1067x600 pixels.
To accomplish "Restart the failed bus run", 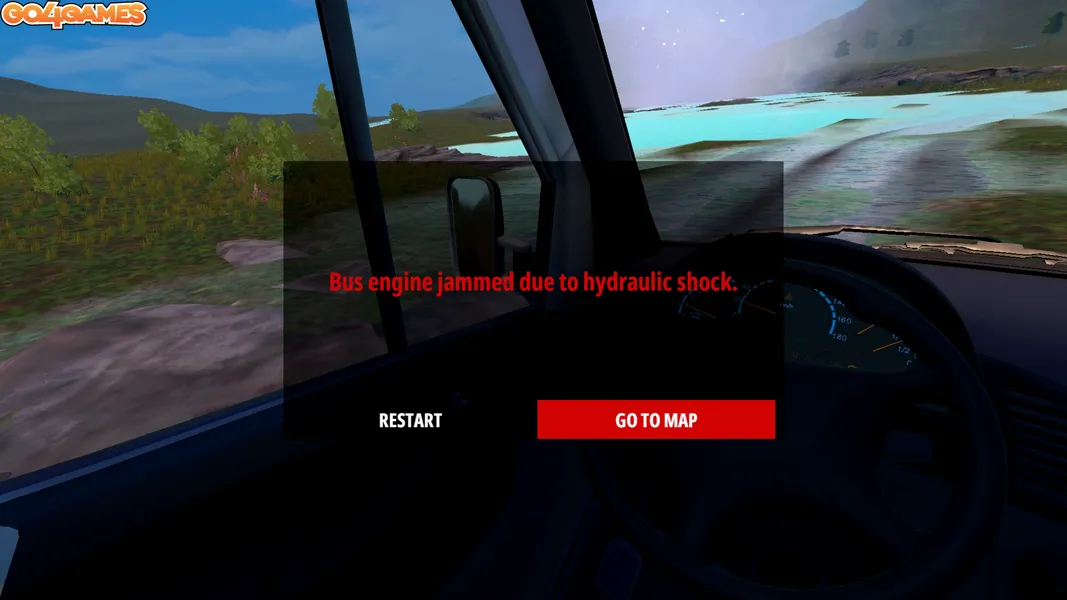I will coord(410,420).
